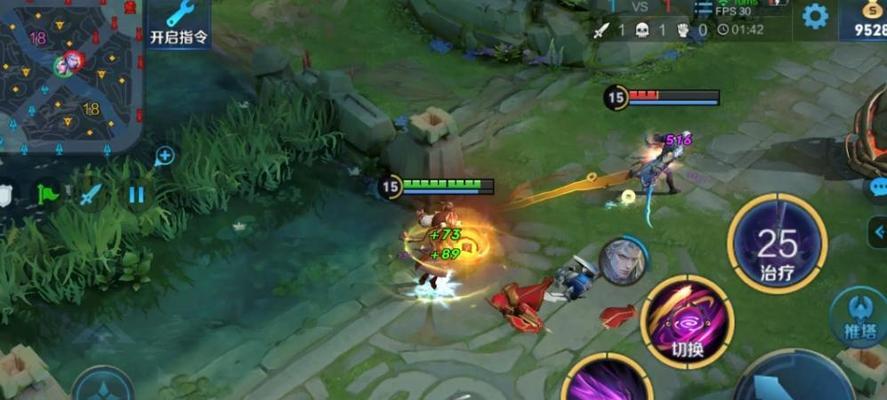Viewport: 887px width, 400px height.
Task: Open the blue chat bubble button
Action: 878,187
